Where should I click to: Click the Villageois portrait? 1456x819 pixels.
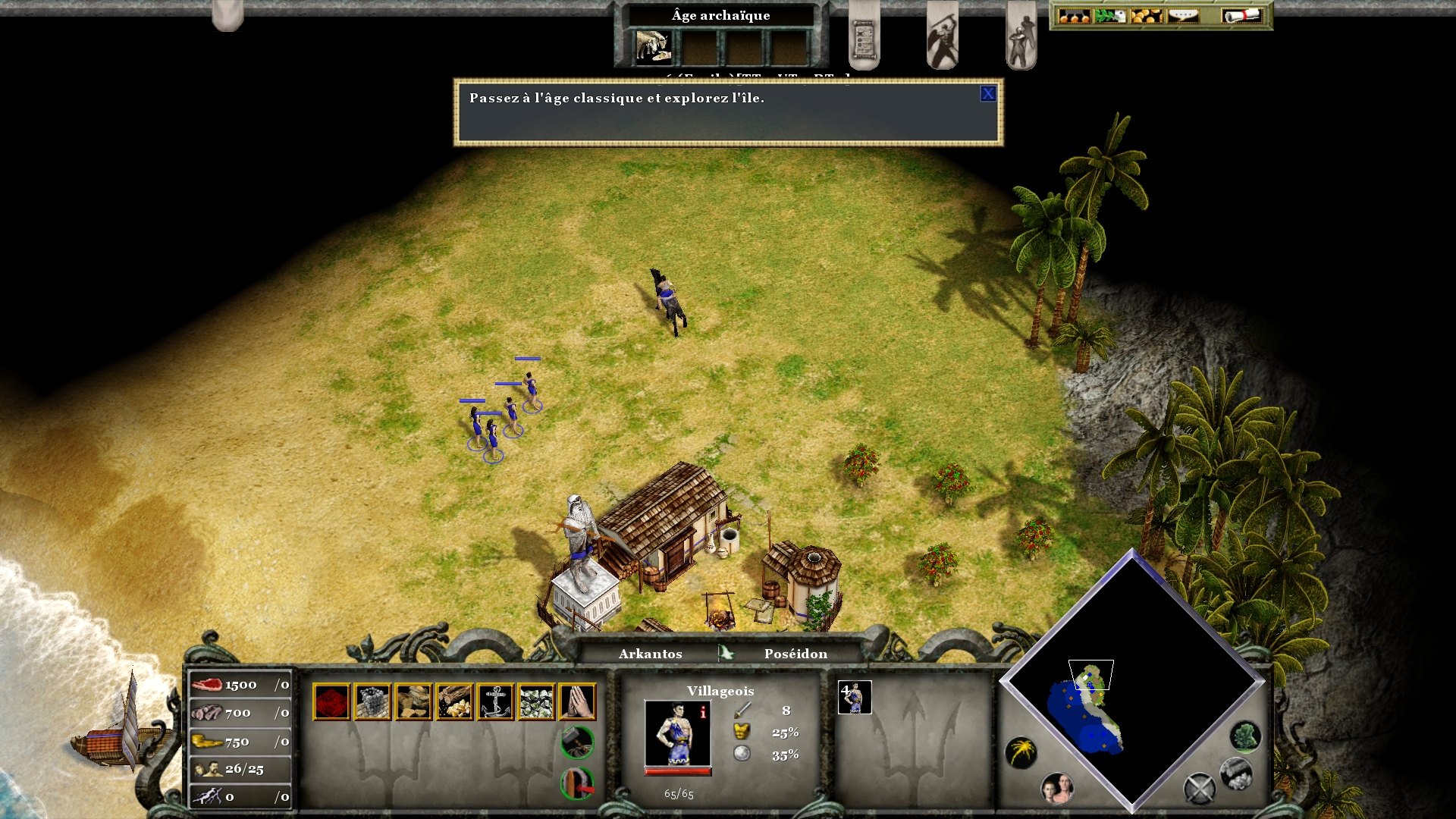[677, 733]
